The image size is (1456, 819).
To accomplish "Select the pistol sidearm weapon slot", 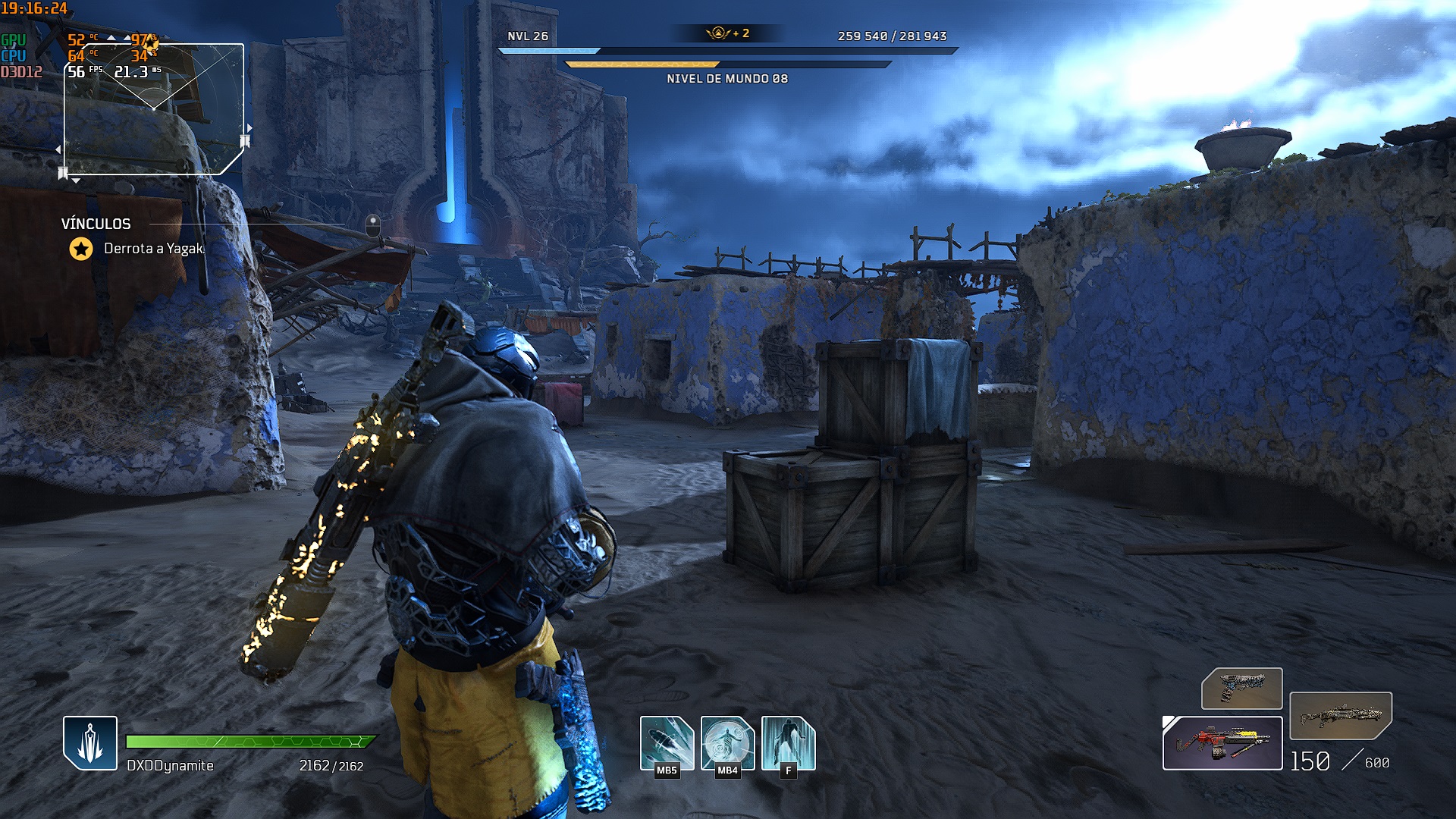I will [1241, 689].
